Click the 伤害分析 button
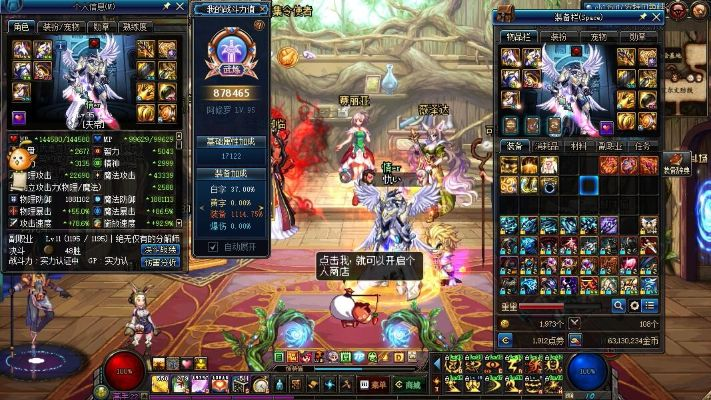The height and width of the screenshot is (400, 711). click(161, 262)
